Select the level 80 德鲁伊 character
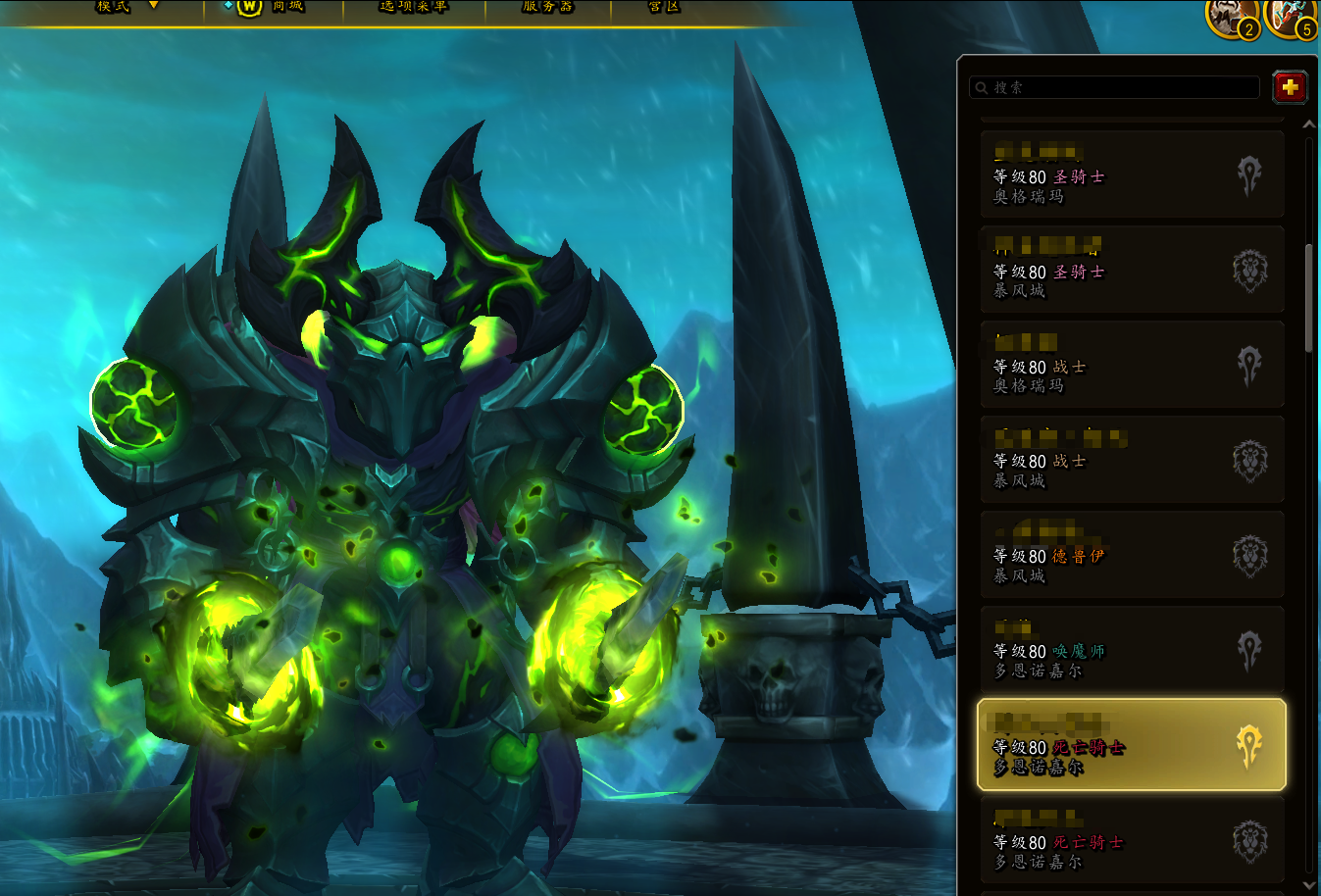 pos(1132,555)
